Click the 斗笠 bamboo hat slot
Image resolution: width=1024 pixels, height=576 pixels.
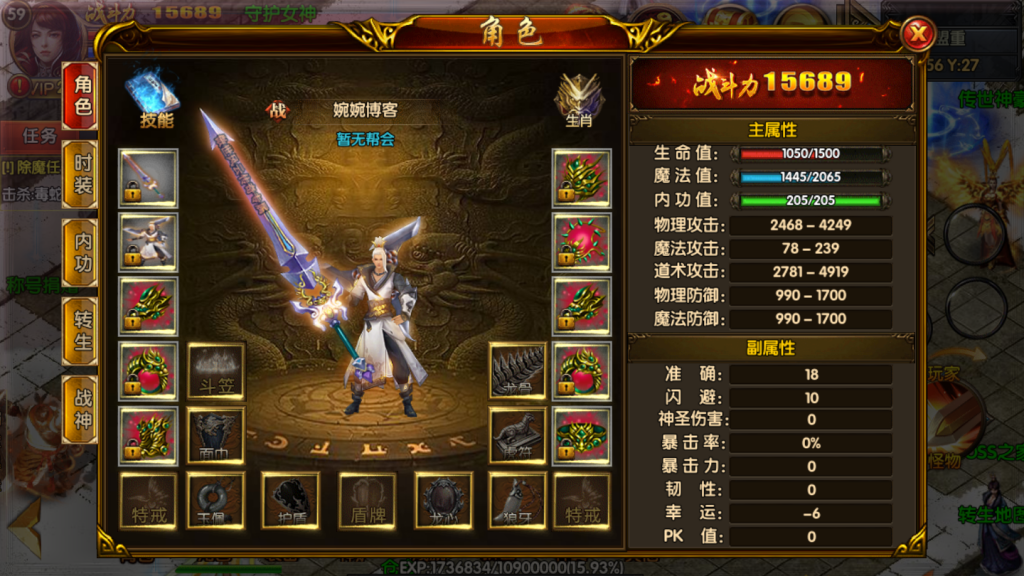coord(216,371)
